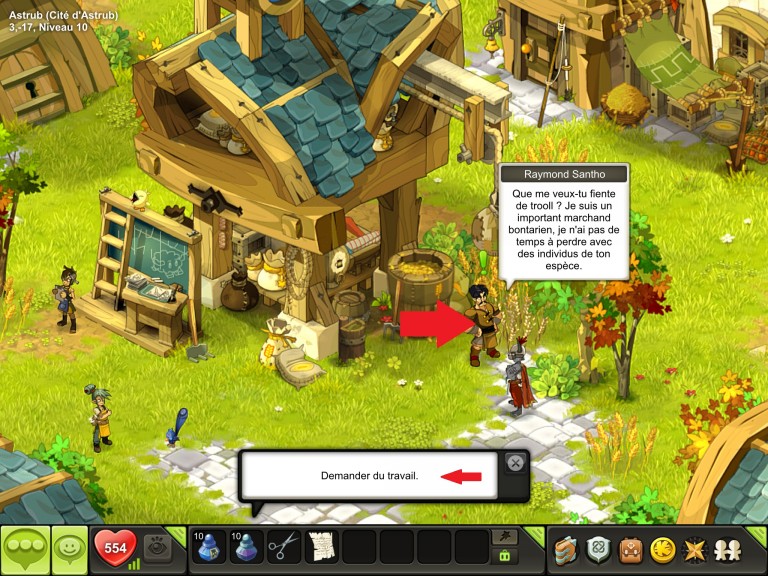The height and width of the screenshot is (576, 768).
Task: Open the smiley emotes menu
Action: [68, 548]
